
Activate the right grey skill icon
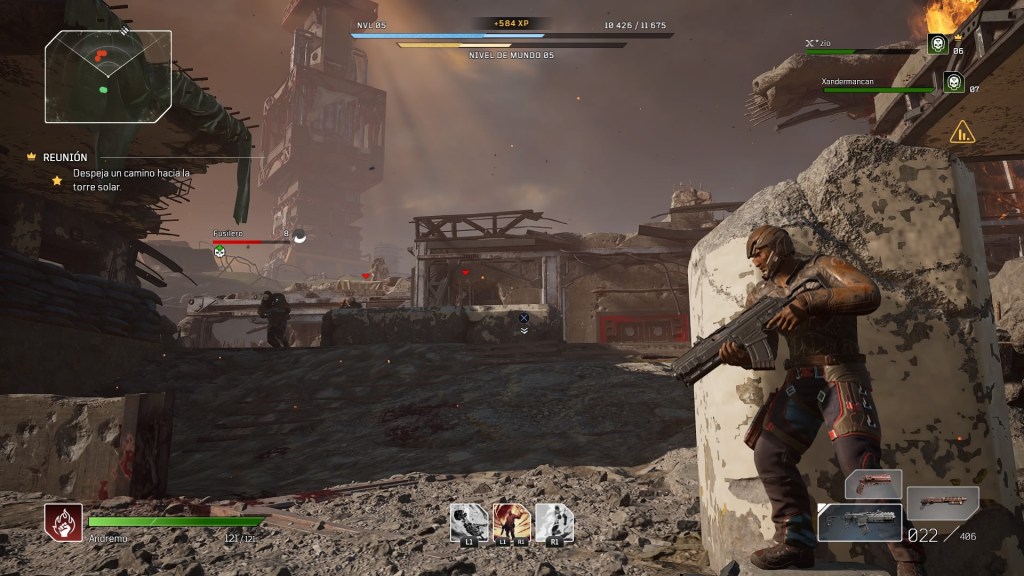554,522
